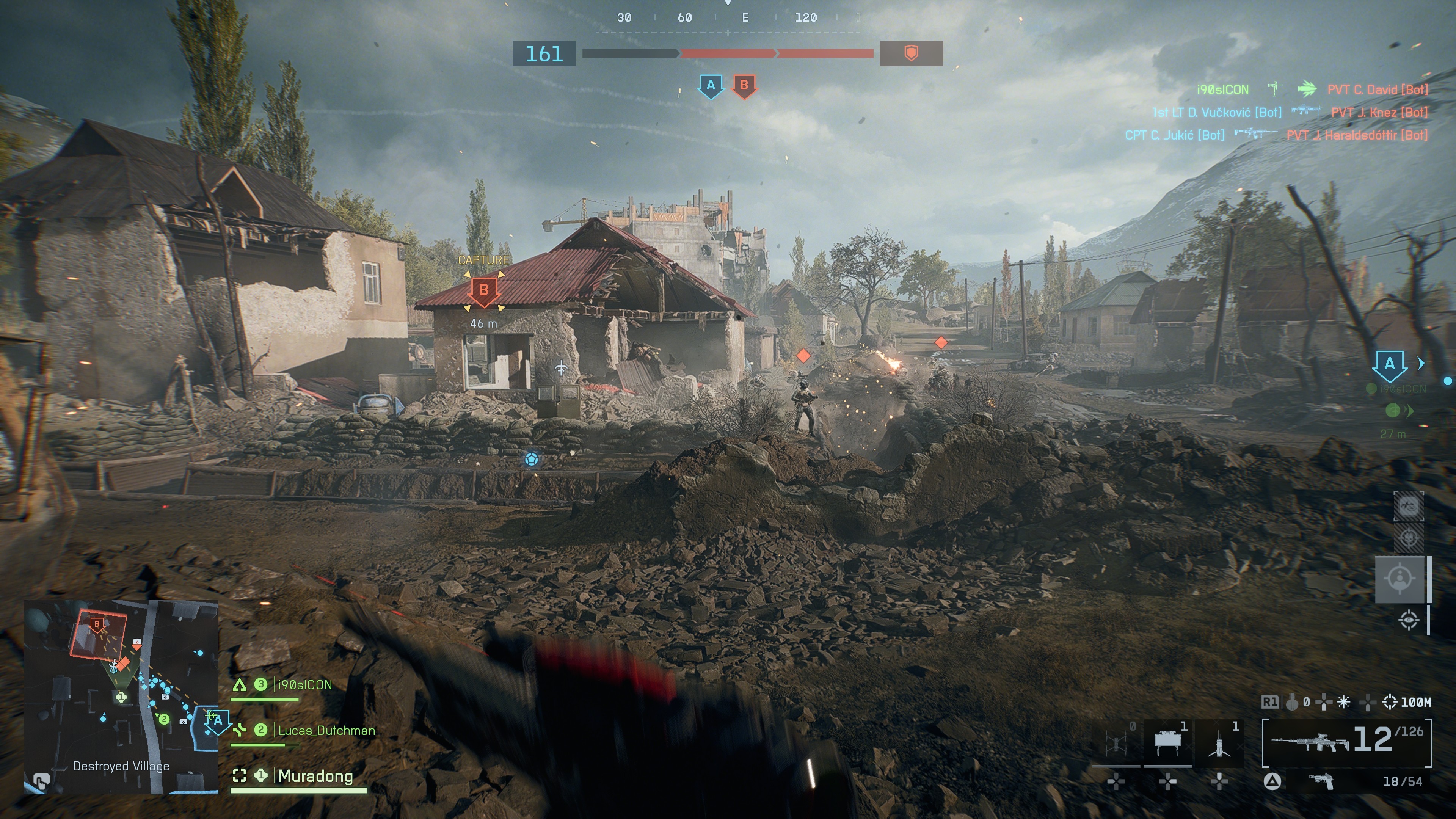Click the objective A marker on right edge
The width and height of the screenshot is (1456, 819).
pyautogui.click(x=1389, y=365)
